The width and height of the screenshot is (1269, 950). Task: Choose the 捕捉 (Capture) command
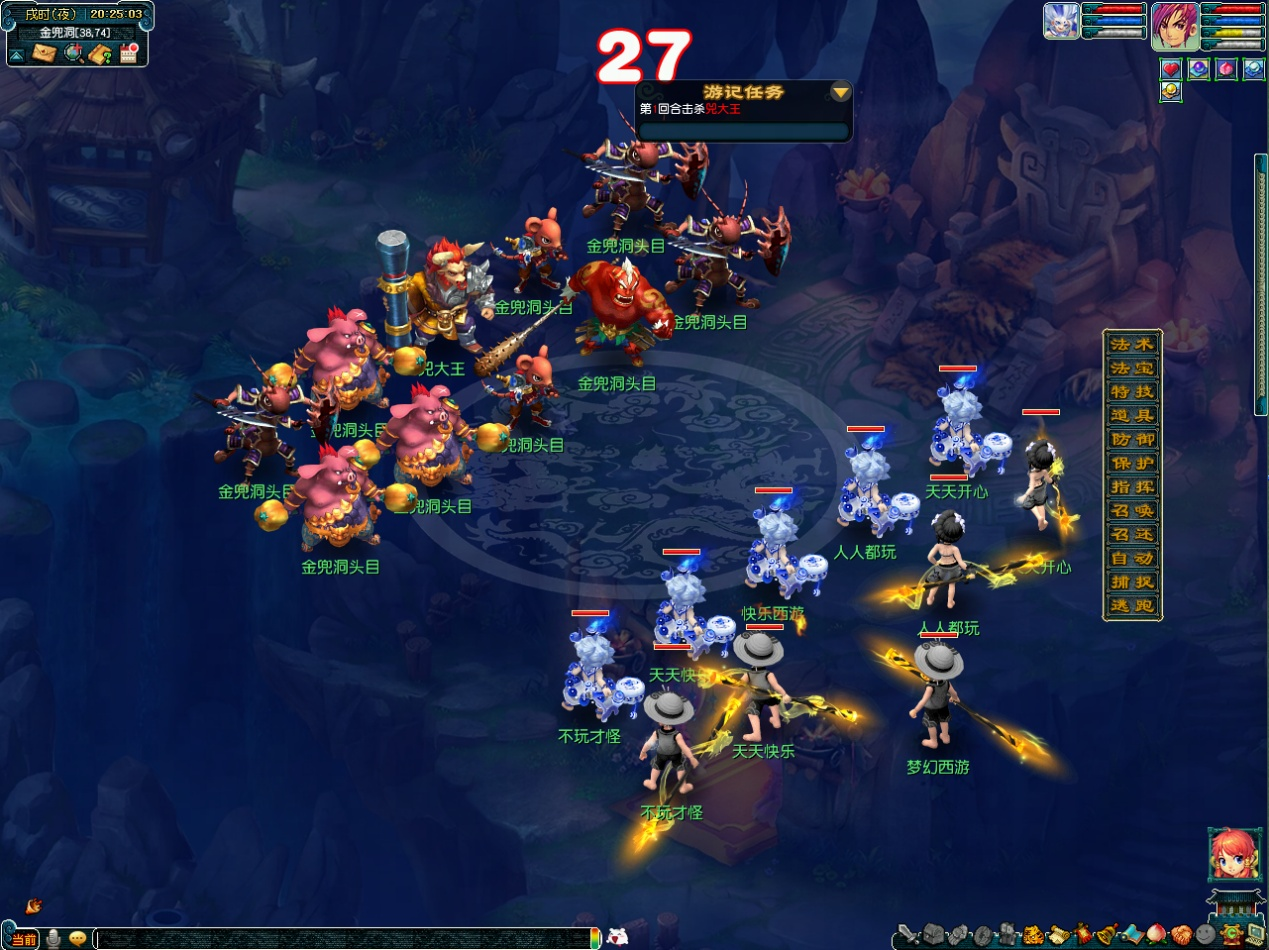[x=1132, y=582]
